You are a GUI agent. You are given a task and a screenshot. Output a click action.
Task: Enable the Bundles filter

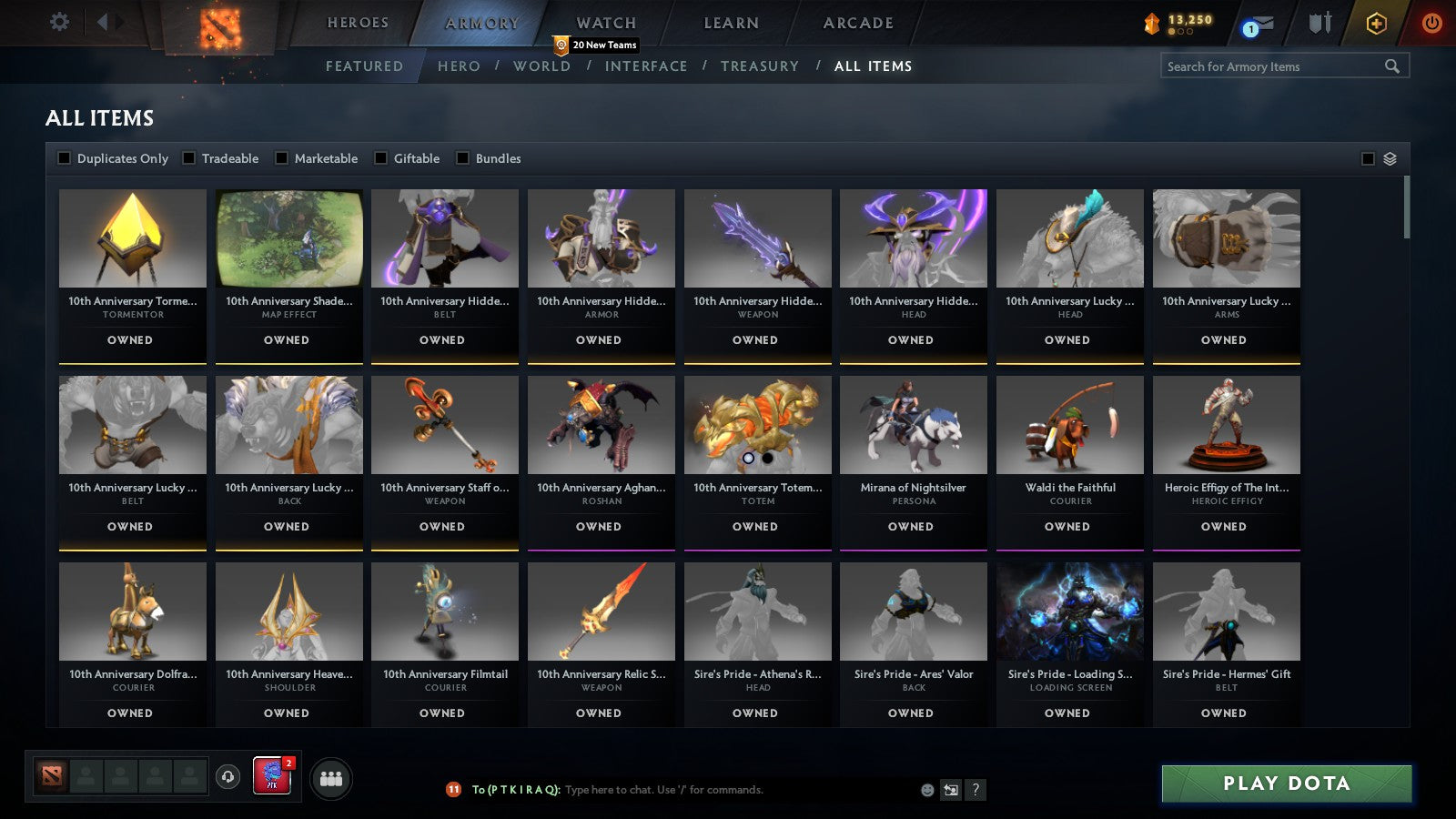coord(463,157)
